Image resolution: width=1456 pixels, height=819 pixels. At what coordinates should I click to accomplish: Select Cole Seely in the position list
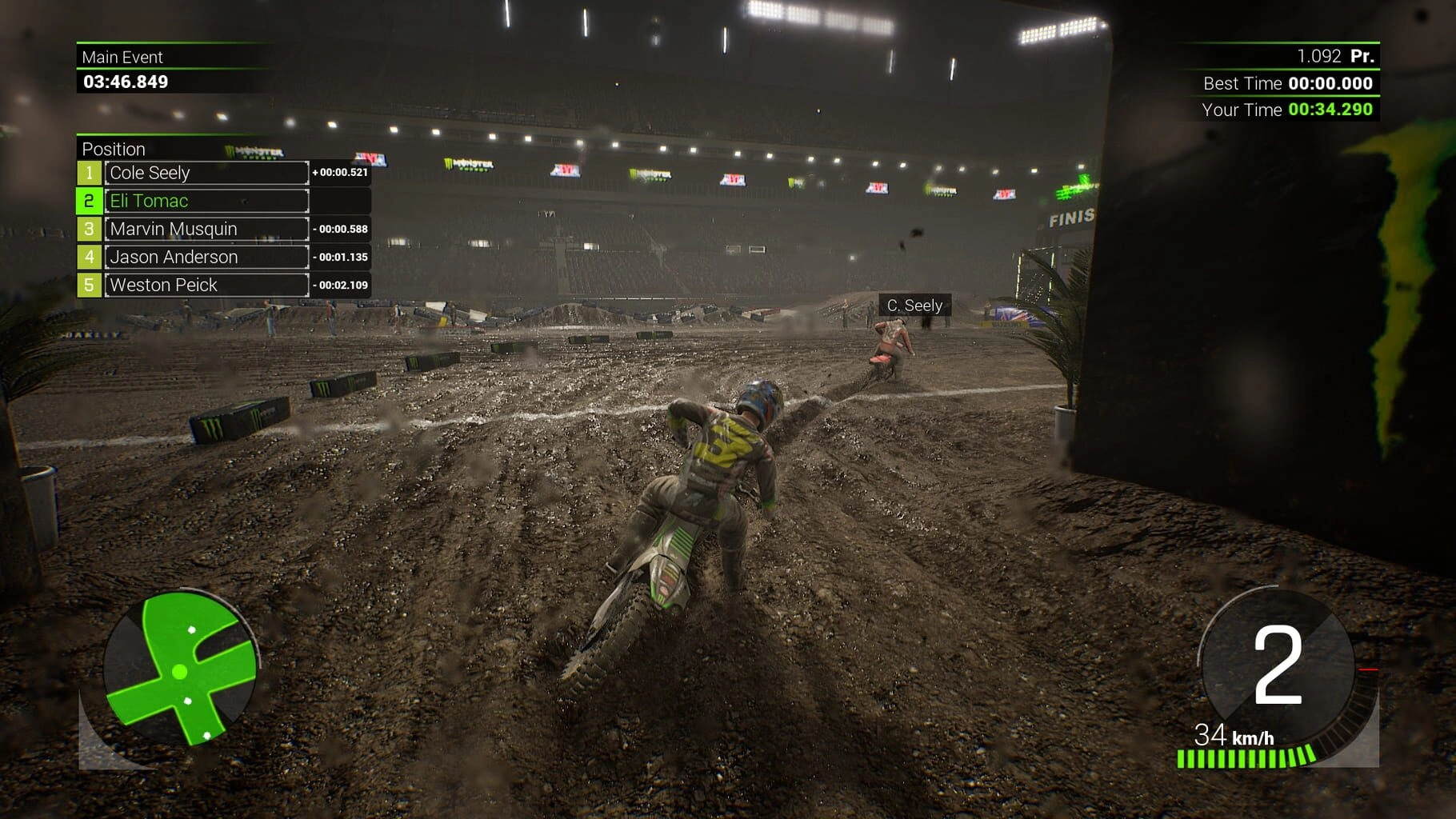[206, 173]
